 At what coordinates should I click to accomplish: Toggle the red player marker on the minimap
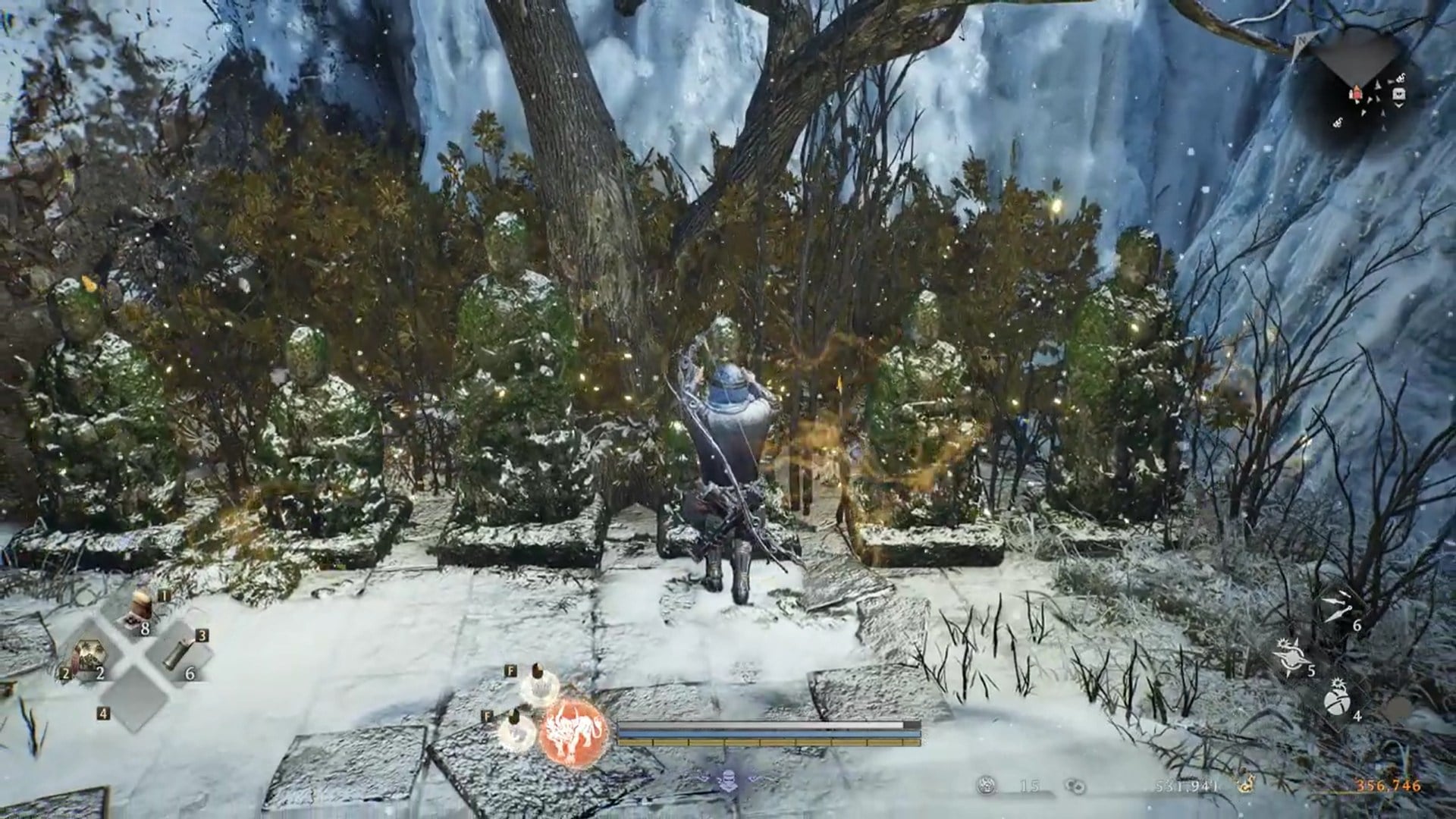pos(1357,93)
